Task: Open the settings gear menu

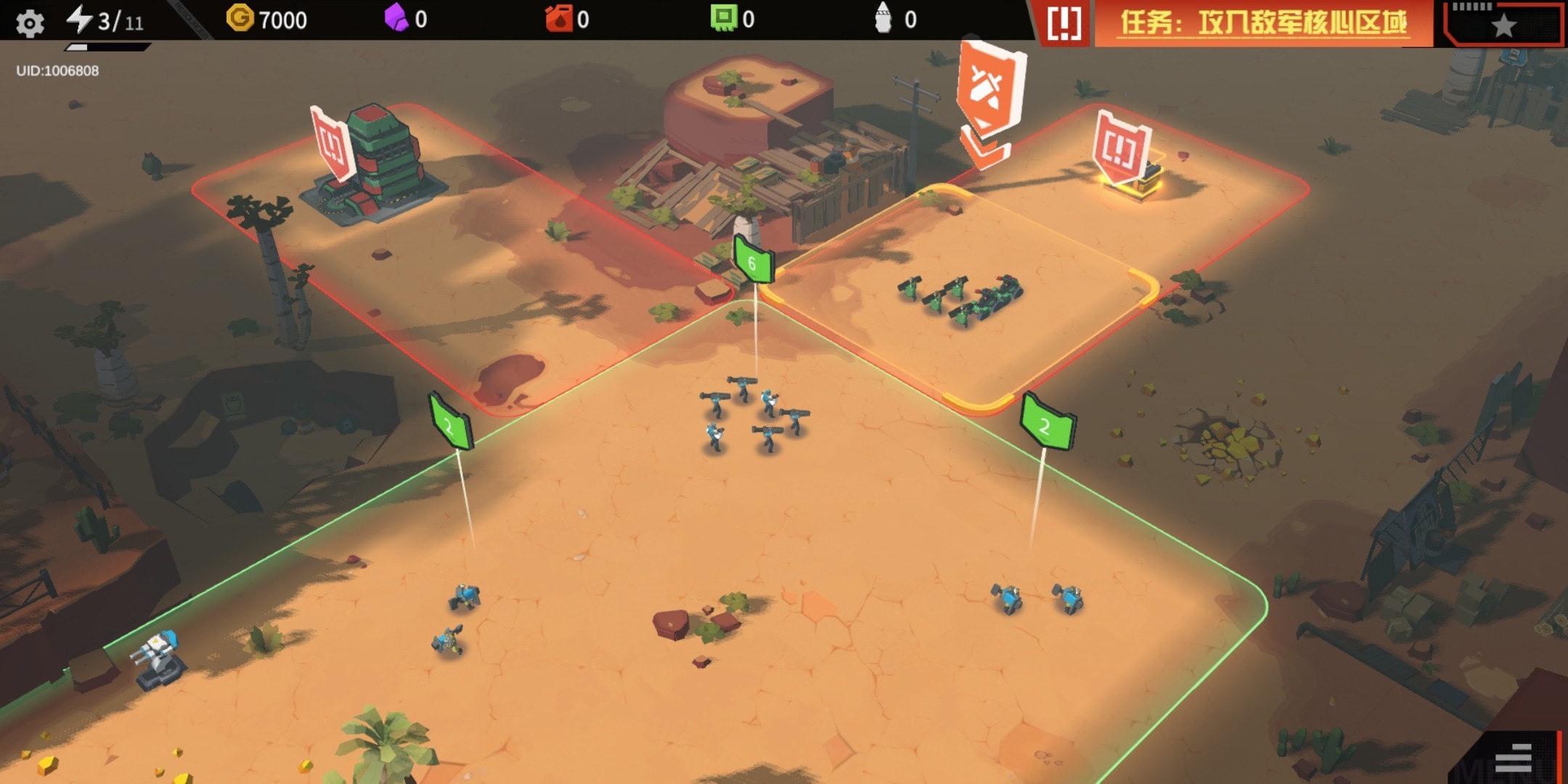Action: [x=30, y=23]
